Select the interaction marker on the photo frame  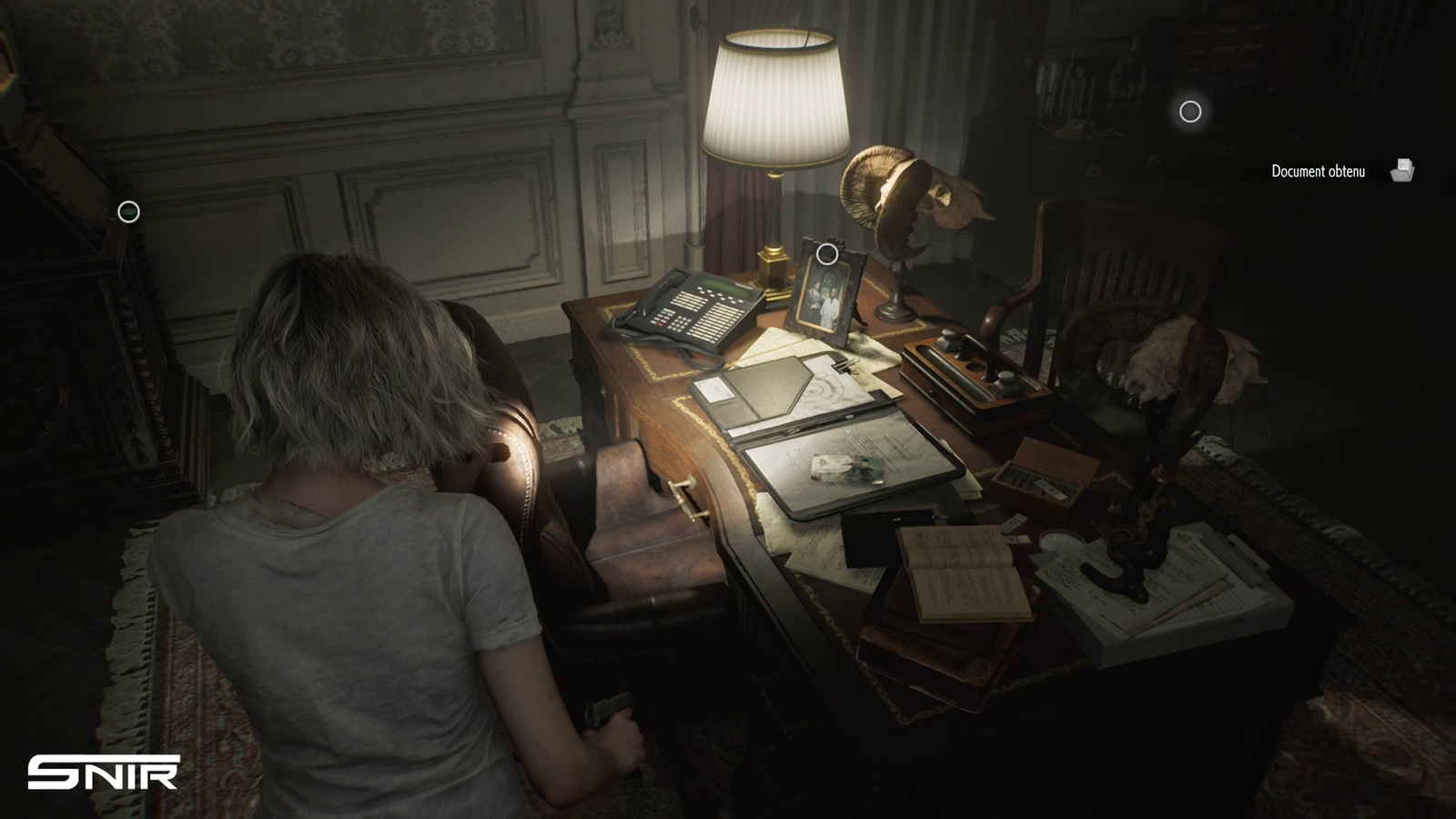coord(827,254)
